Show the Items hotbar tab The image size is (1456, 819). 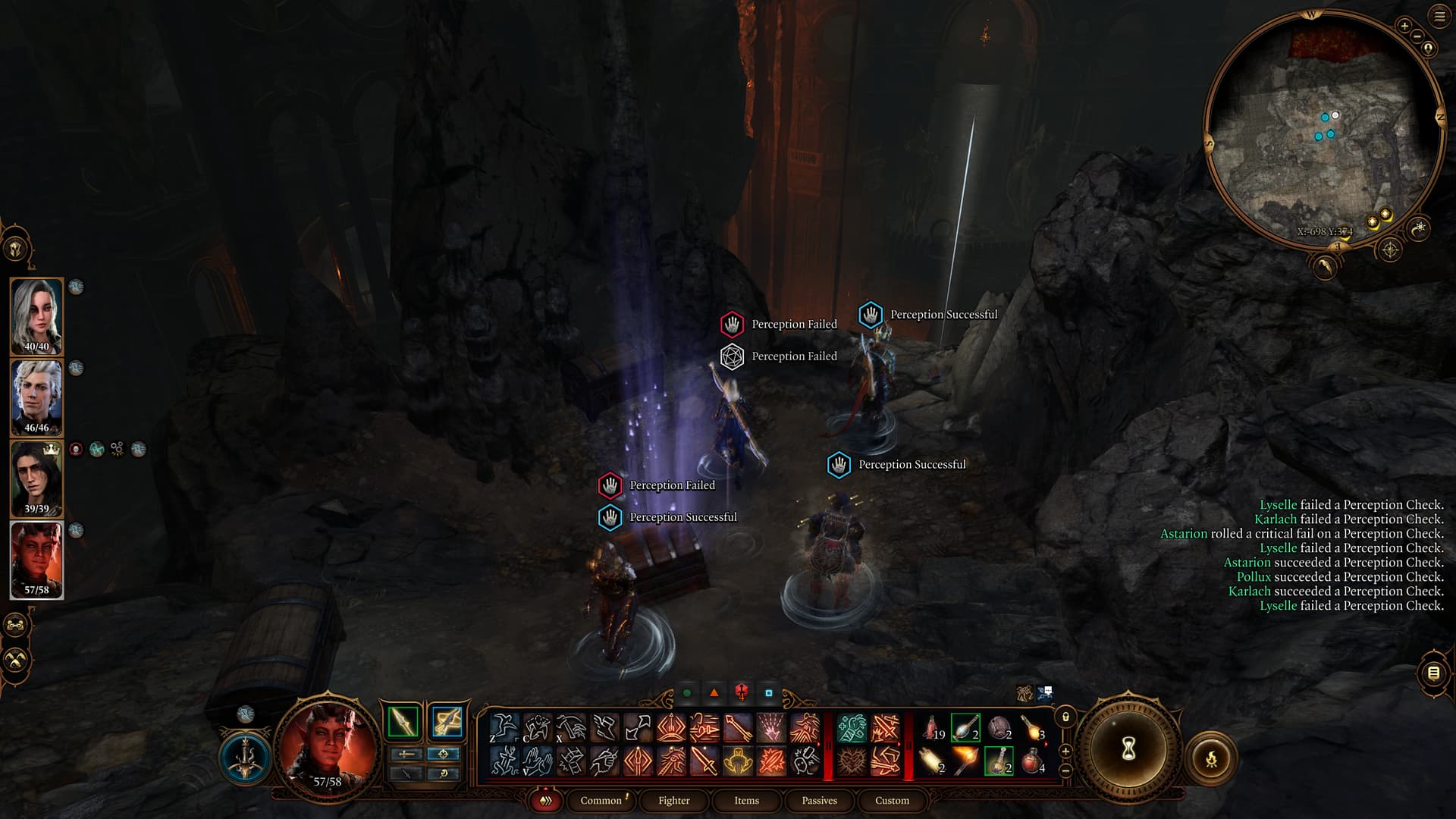746,800
